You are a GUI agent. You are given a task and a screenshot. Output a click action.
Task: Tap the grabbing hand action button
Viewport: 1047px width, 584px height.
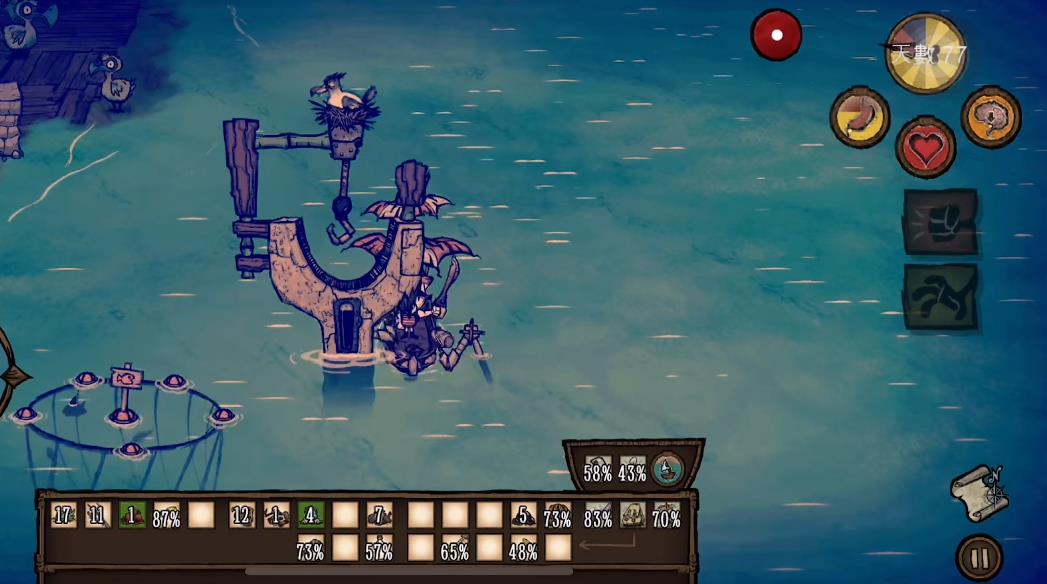pos(940,296)
